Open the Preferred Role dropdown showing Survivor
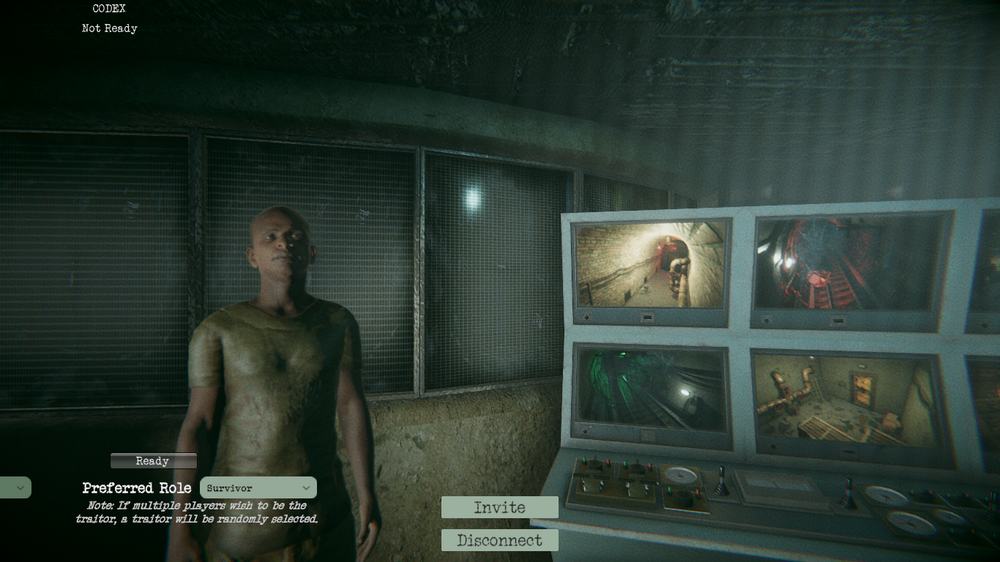Screen dimensions: 1000x562 pos(258,488)
